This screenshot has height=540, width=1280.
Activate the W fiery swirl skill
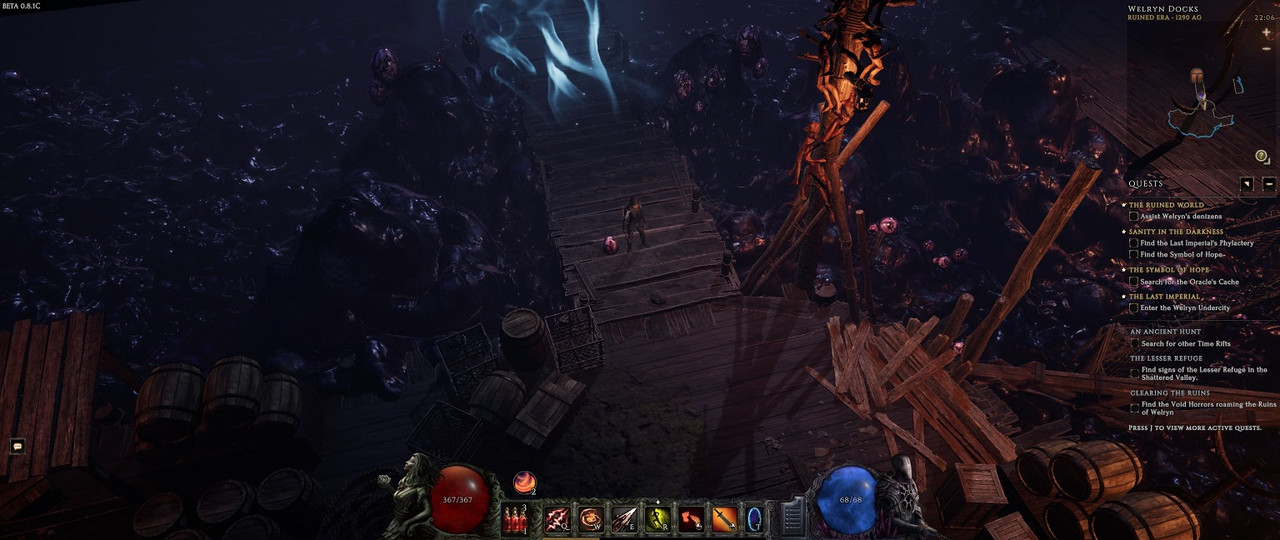coord(591,518)
